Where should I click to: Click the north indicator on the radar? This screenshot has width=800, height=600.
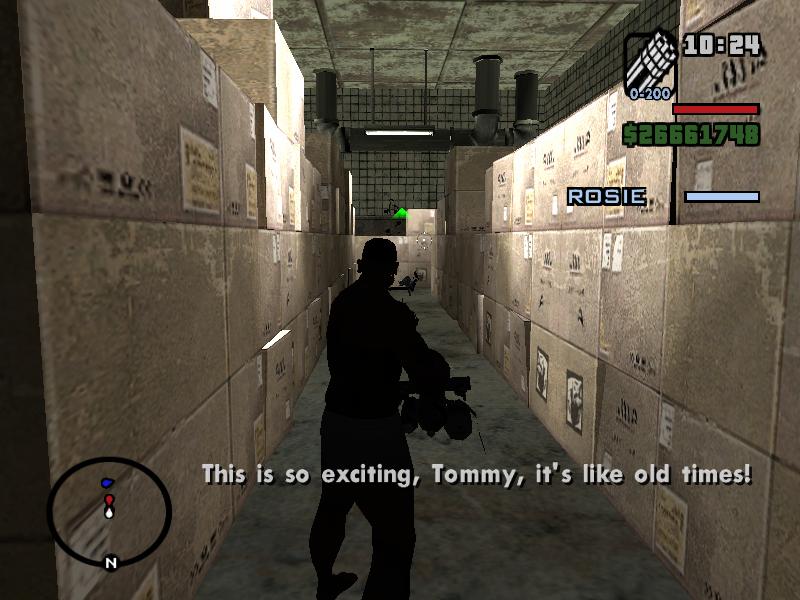pyautogui.click(x=111, y=563)
